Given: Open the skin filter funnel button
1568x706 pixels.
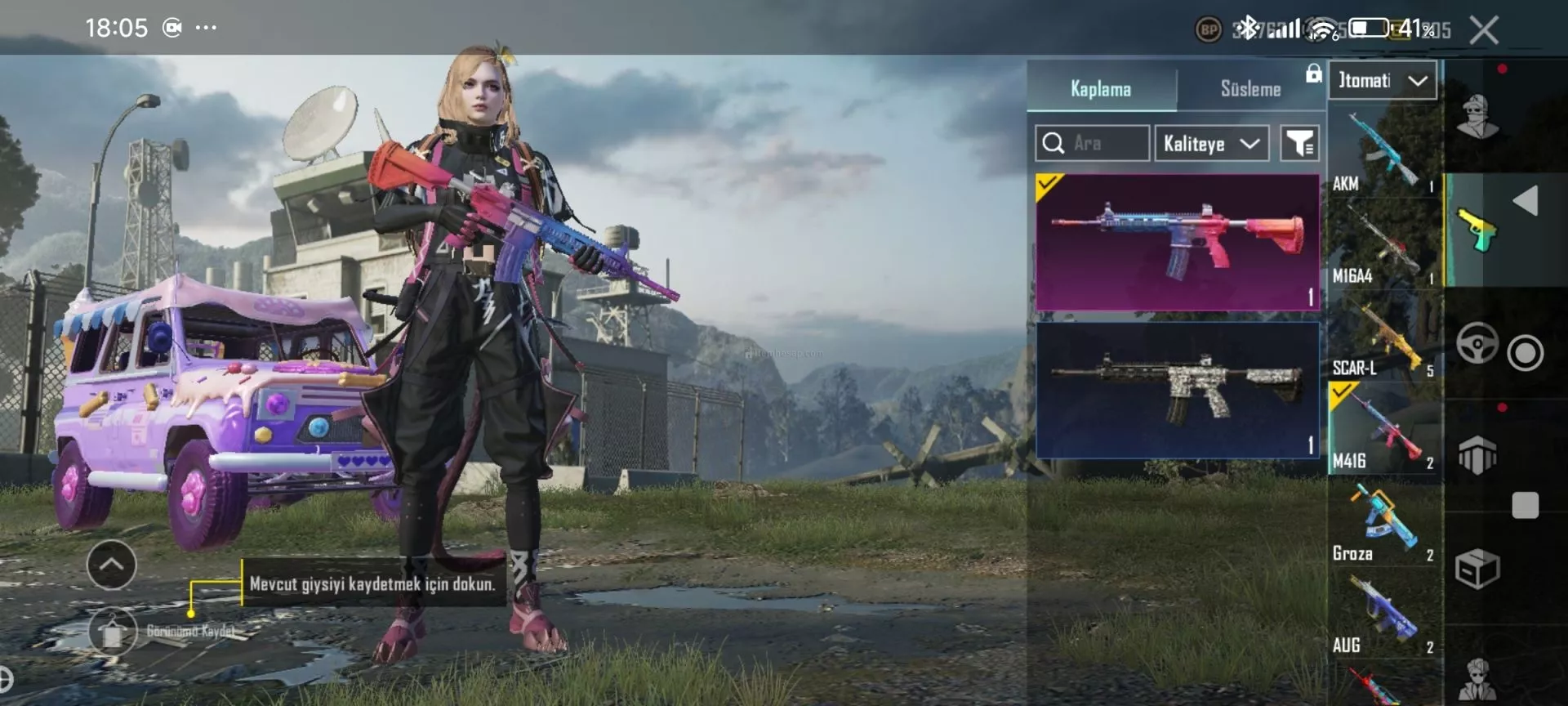Looking at the screenshot, I should 1298,144.
